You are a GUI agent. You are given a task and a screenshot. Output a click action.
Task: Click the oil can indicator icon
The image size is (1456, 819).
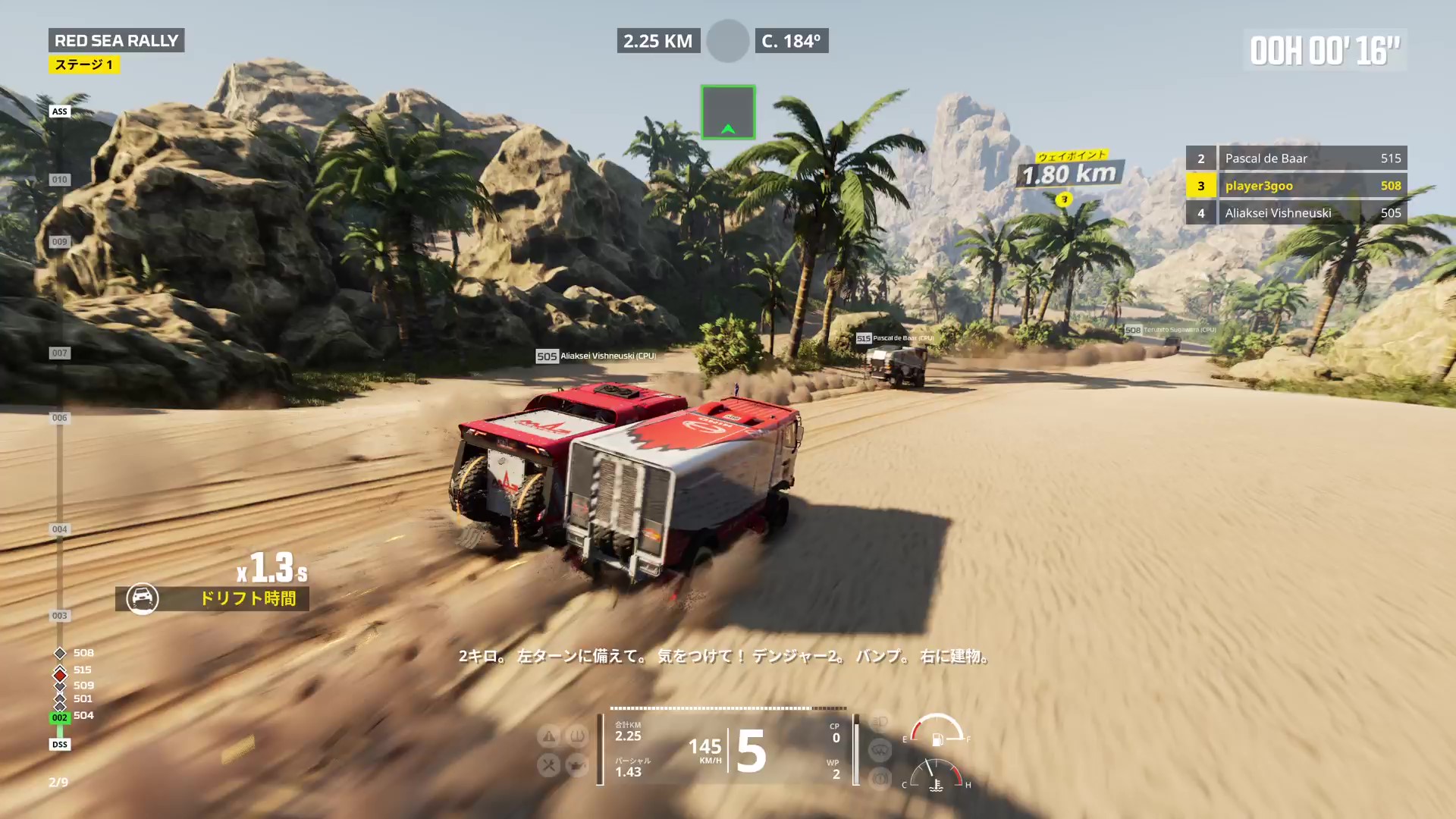[x=577, y=764]
